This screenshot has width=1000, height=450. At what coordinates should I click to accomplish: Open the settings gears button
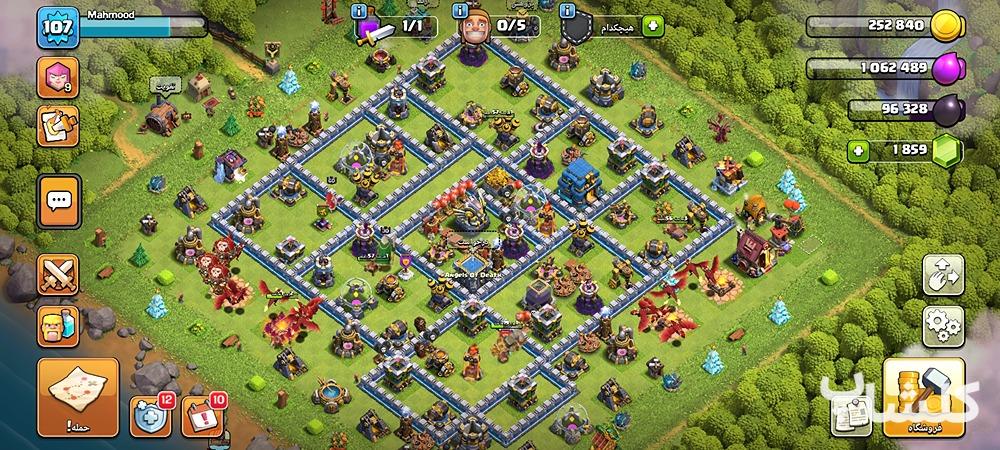point(940,323)
